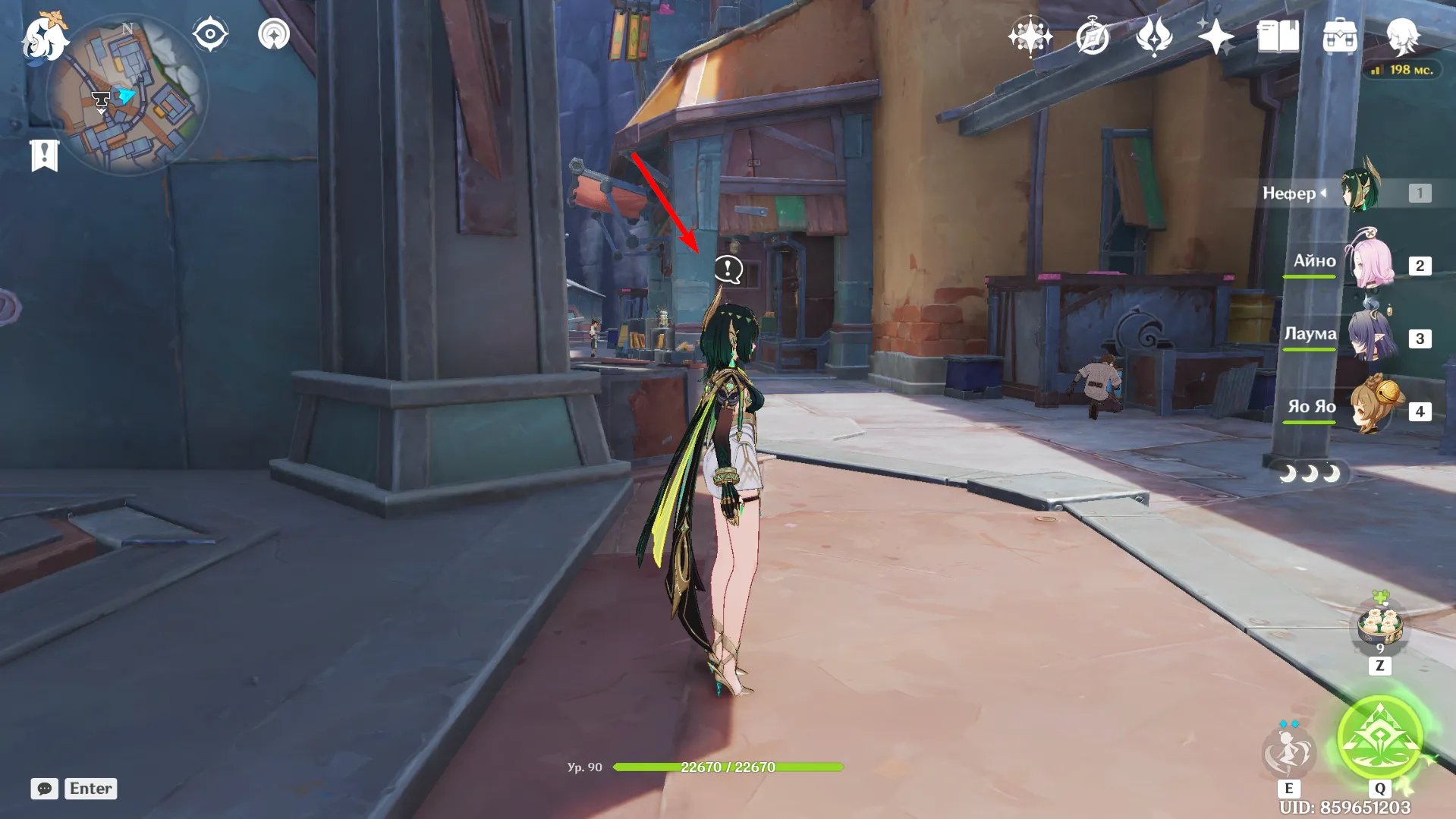Toggle the elemental sight eye icon
Image resolution: width=1456 pixels, height=819 pixels.
[x=210, y=34]
